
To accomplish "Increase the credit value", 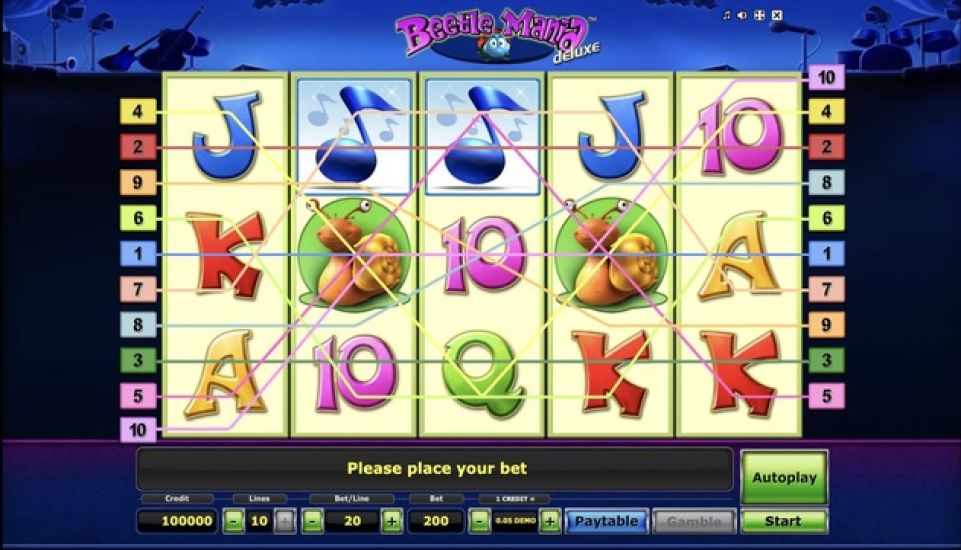I will tap(549, 521).
